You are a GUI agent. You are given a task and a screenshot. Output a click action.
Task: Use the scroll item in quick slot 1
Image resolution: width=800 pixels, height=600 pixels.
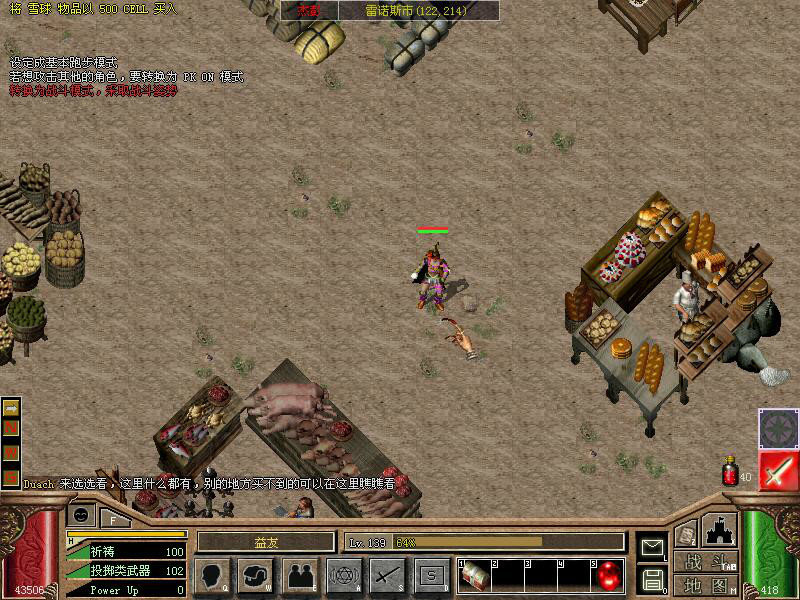coord(476,575)
